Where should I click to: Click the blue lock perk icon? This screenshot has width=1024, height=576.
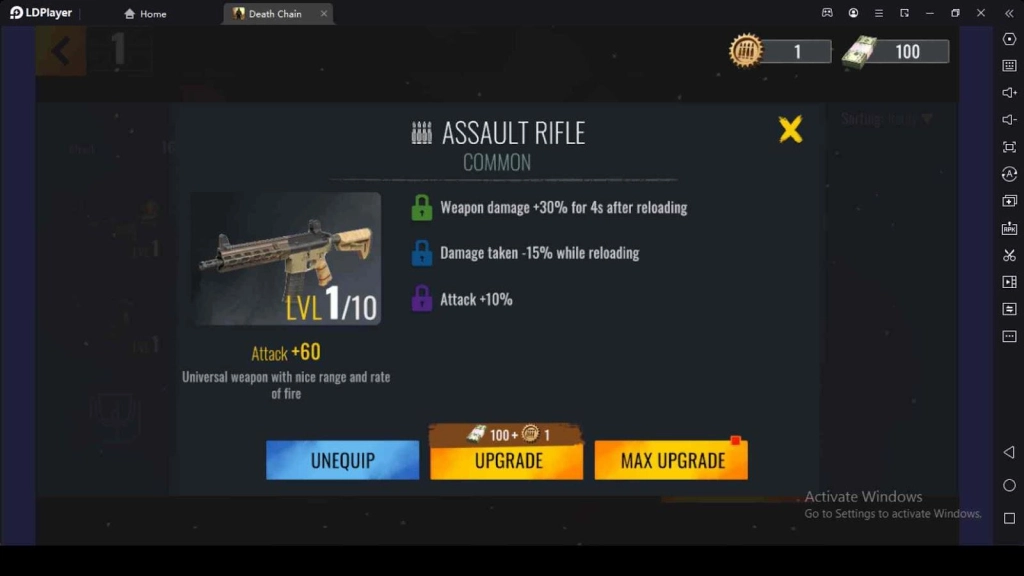[x=422, y=253]
